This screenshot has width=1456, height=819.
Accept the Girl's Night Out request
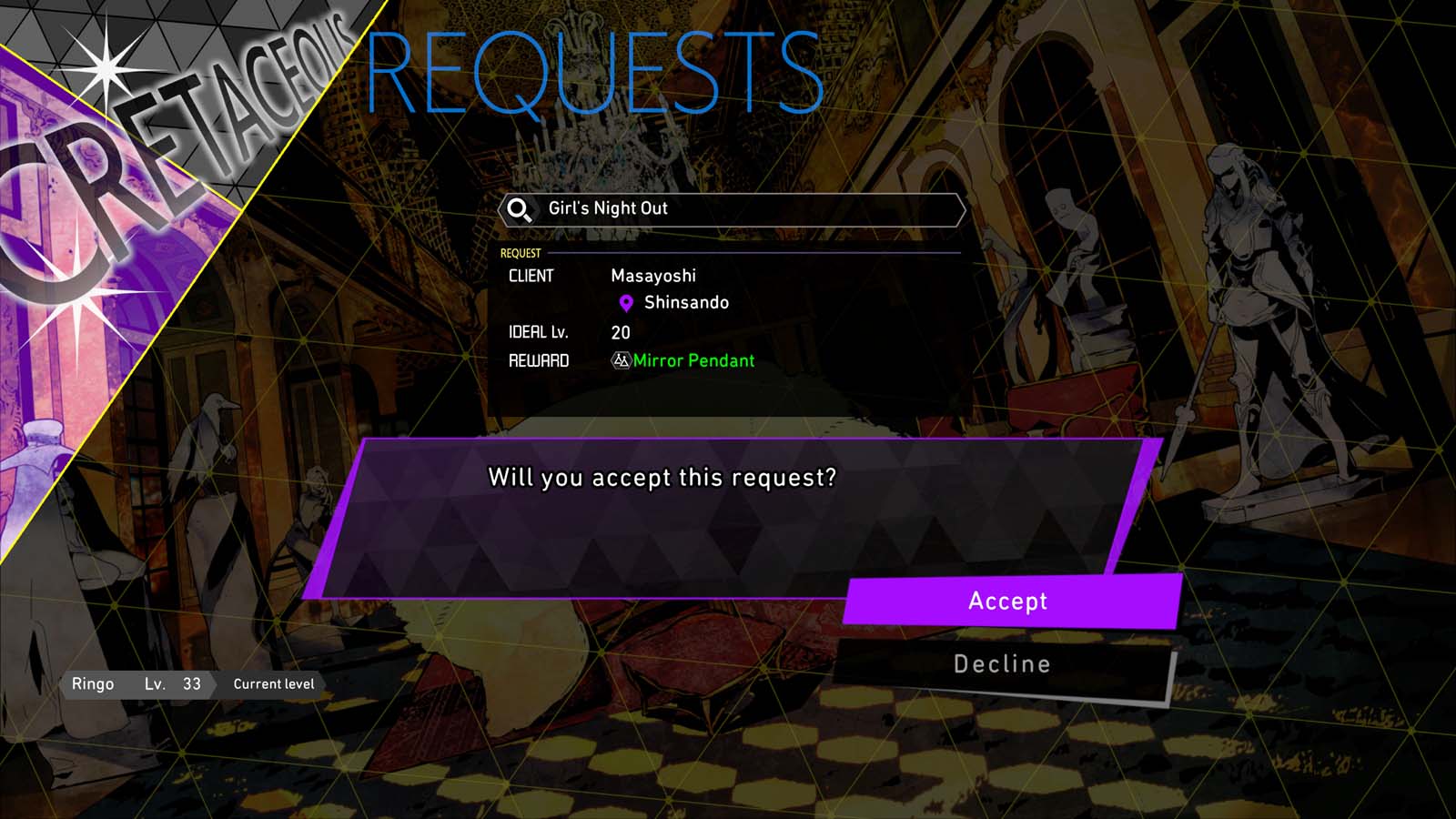pyautogui.click(x=1006, y=601)
